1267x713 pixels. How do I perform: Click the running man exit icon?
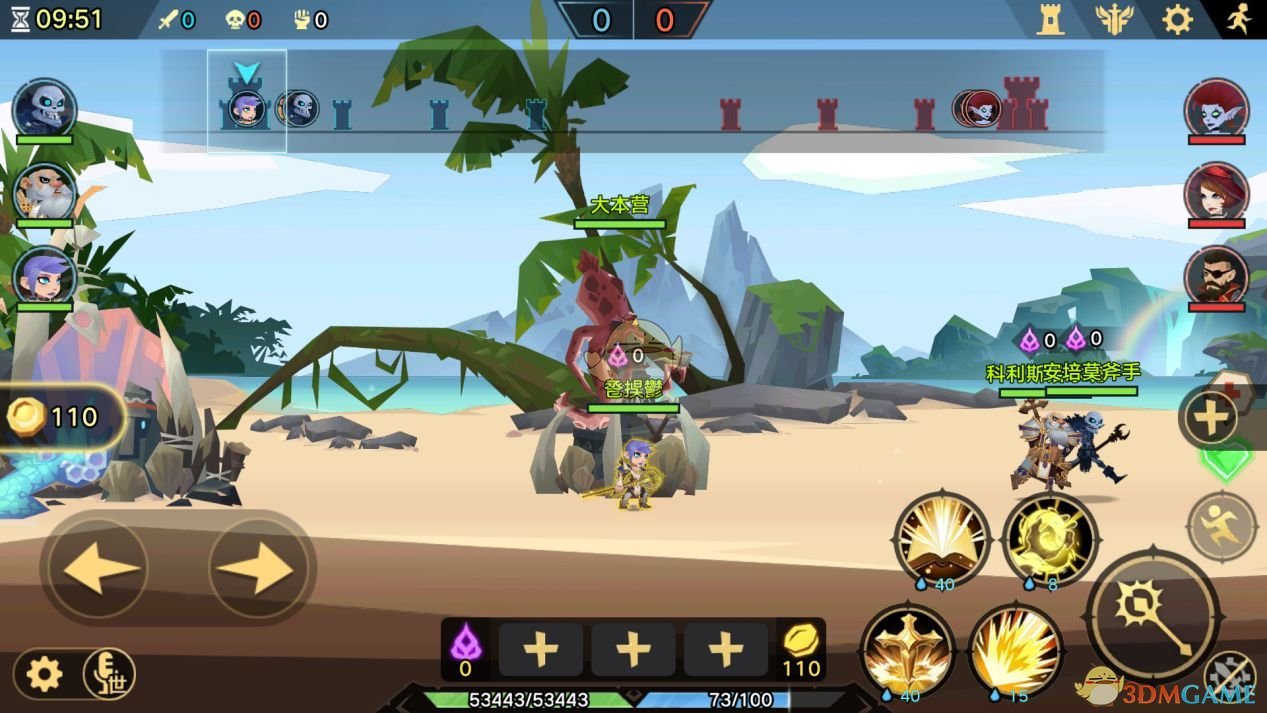pos(1239,19)
